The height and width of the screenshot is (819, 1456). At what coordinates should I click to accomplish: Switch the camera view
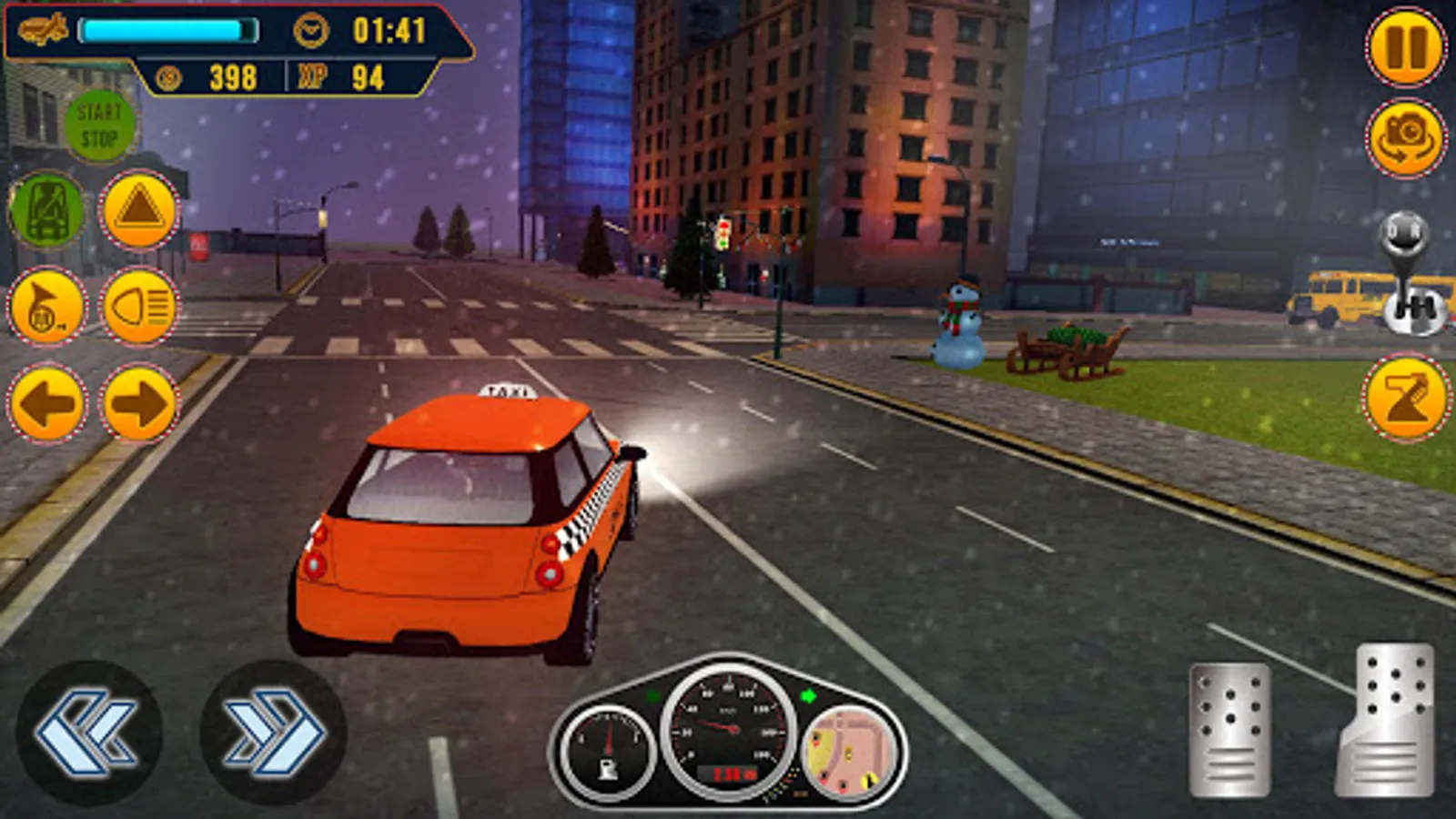(1406, 137)
